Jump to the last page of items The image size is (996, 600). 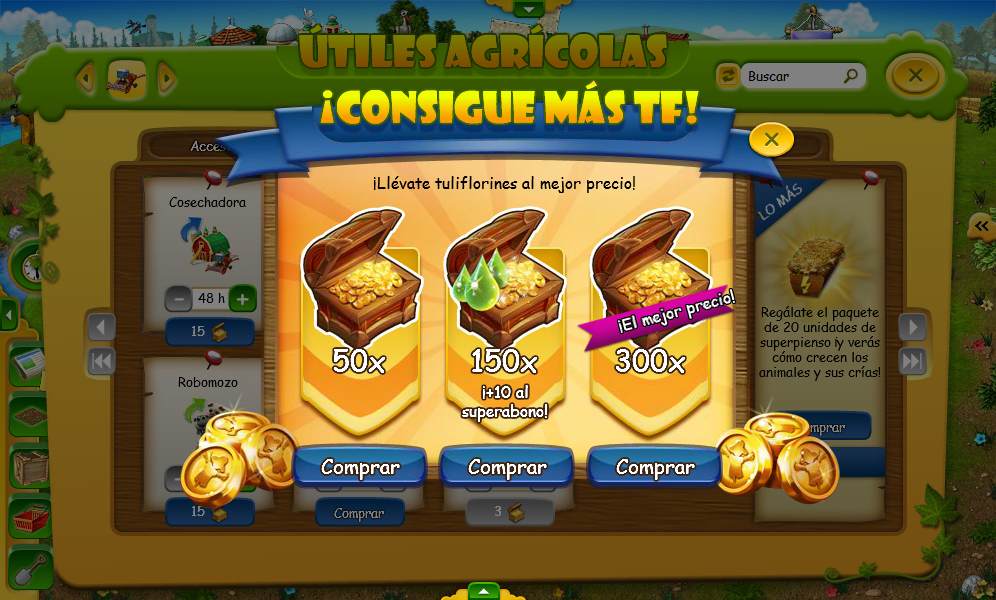pyautogui.click(x=912, y=361)
